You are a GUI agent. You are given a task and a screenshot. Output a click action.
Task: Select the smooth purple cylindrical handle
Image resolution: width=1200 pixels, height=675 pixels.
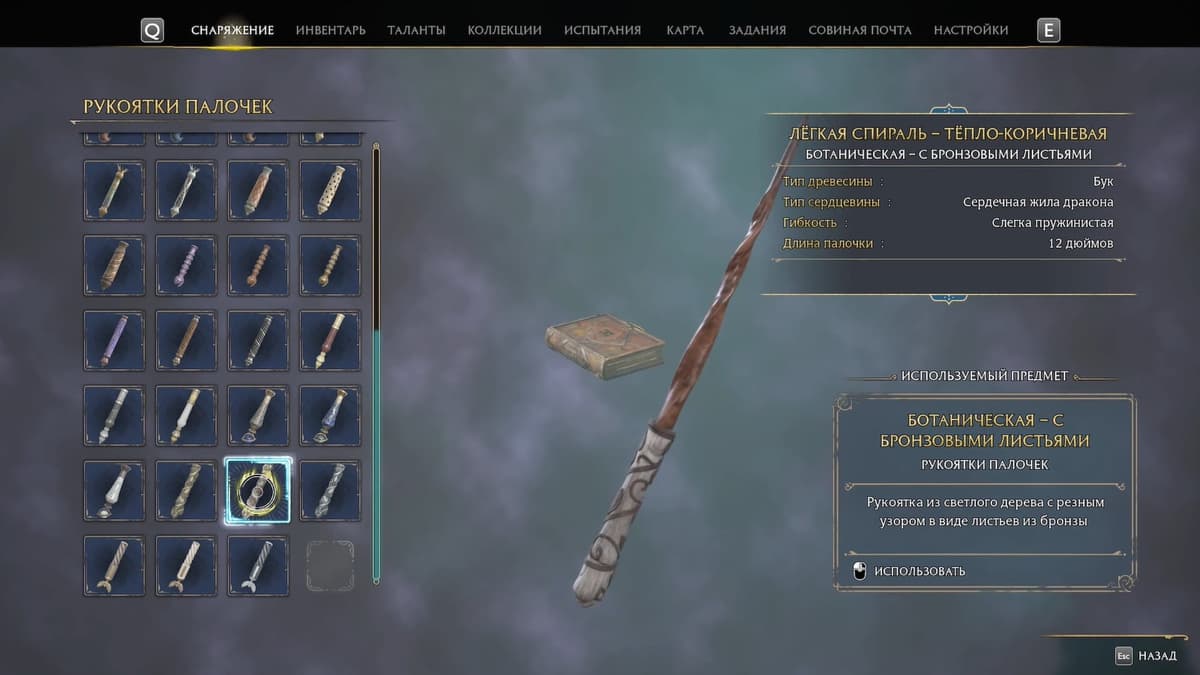[114, 340]
